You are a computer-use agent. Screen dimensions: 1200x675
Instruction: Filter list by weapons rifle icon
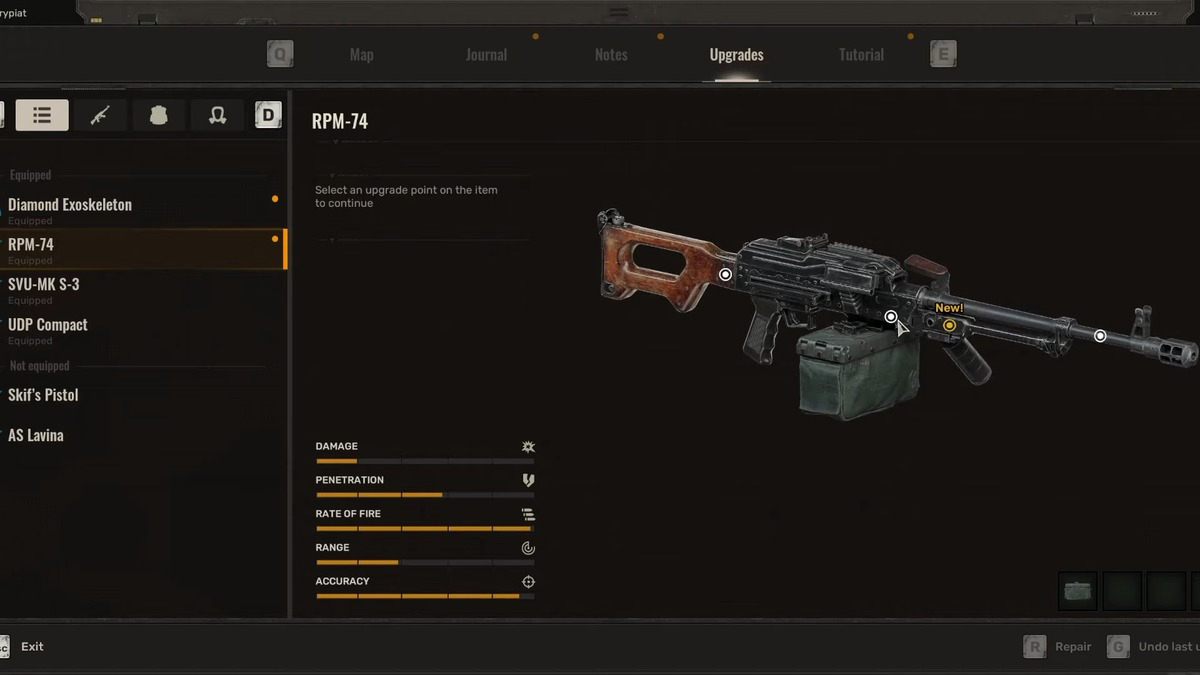[100, 115]
